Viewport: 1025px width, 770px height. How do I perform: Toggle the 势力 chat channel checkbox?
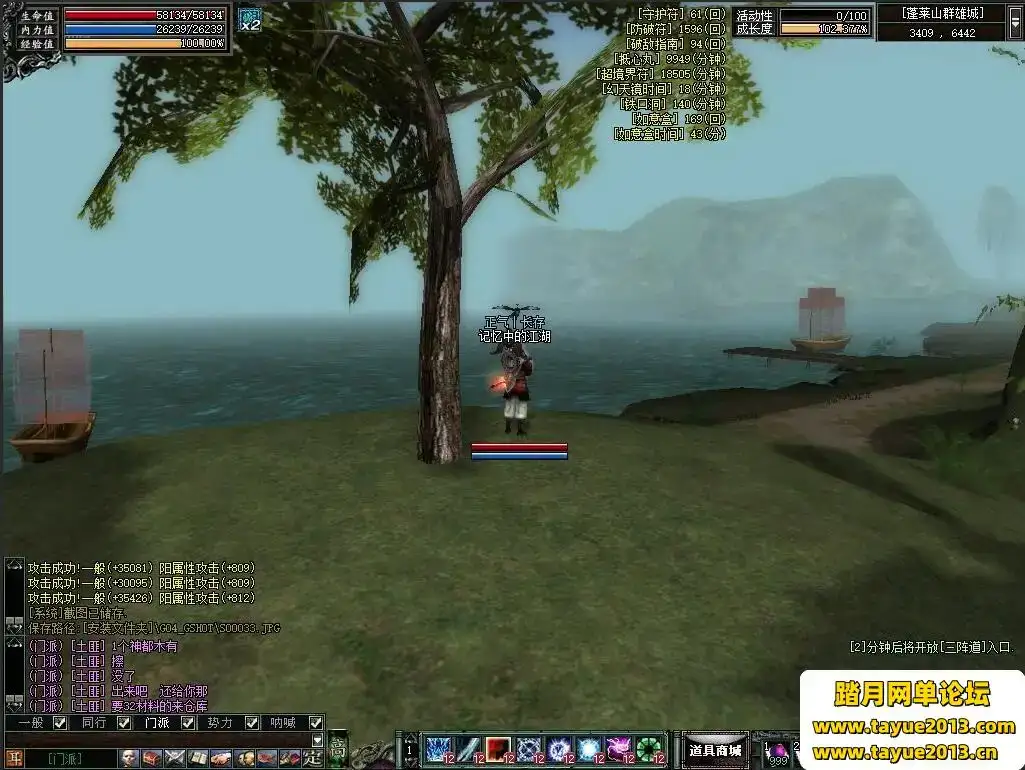(252, 723)
